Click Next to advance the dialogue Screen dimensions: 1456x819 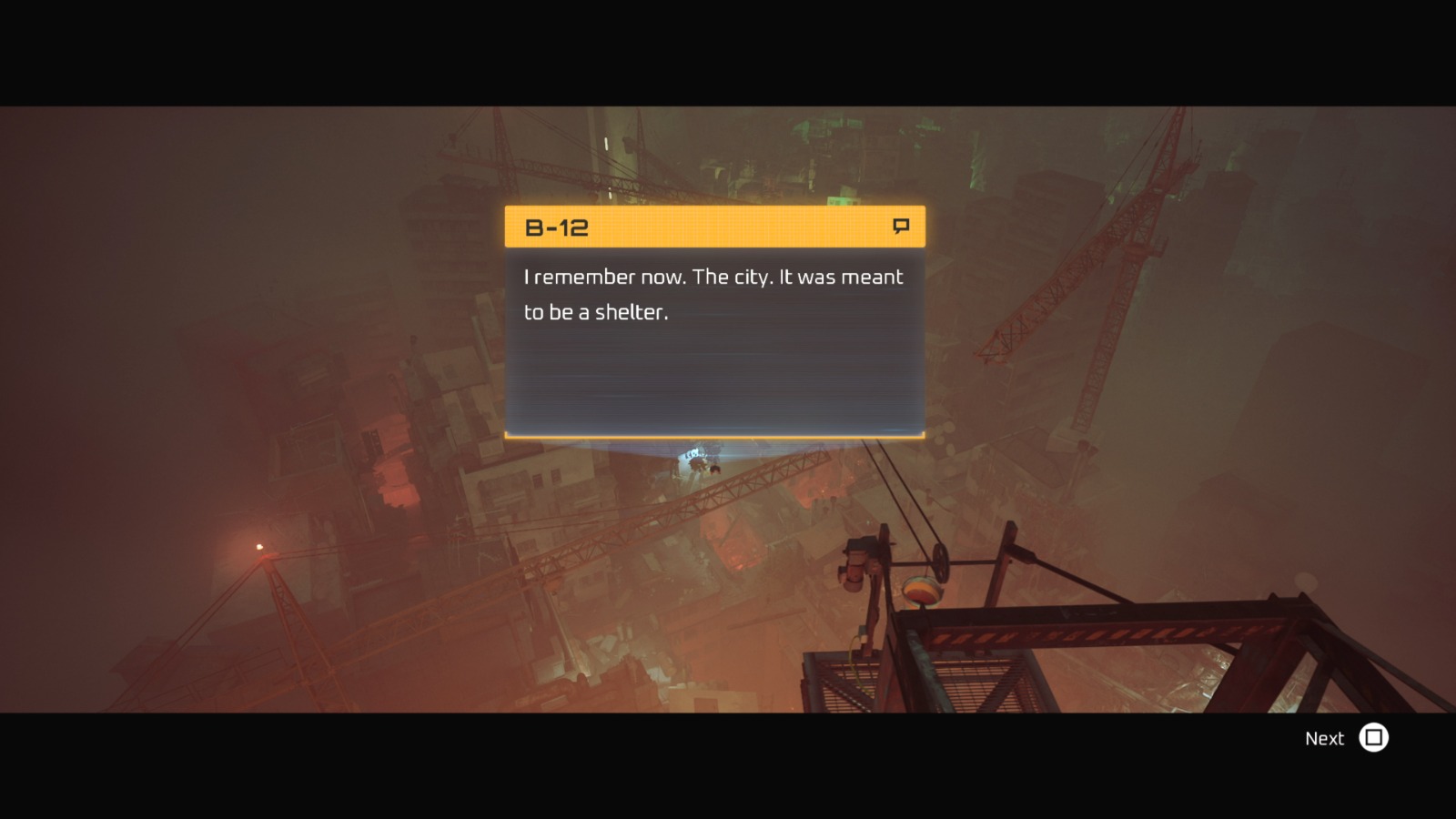pyautogui.click(x=1325, y=738)
